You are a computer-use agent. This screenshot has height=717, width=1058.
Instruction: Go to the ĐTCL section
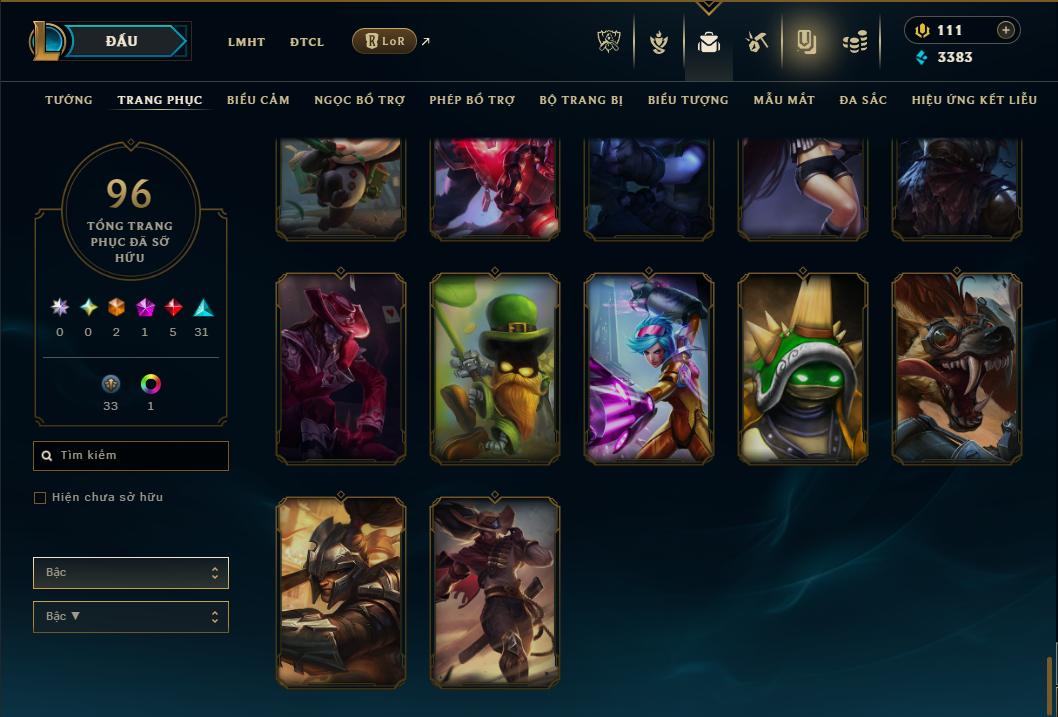tap(307, 42)
